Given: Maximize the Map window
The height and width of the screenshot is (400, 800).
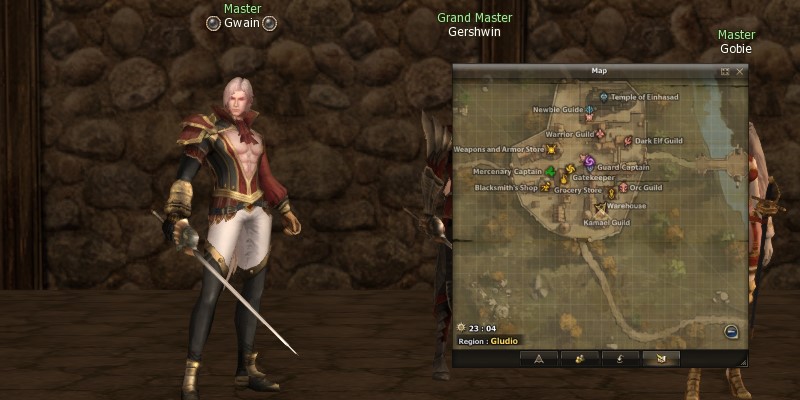Looking at the screenshot, I should point(725,72).
